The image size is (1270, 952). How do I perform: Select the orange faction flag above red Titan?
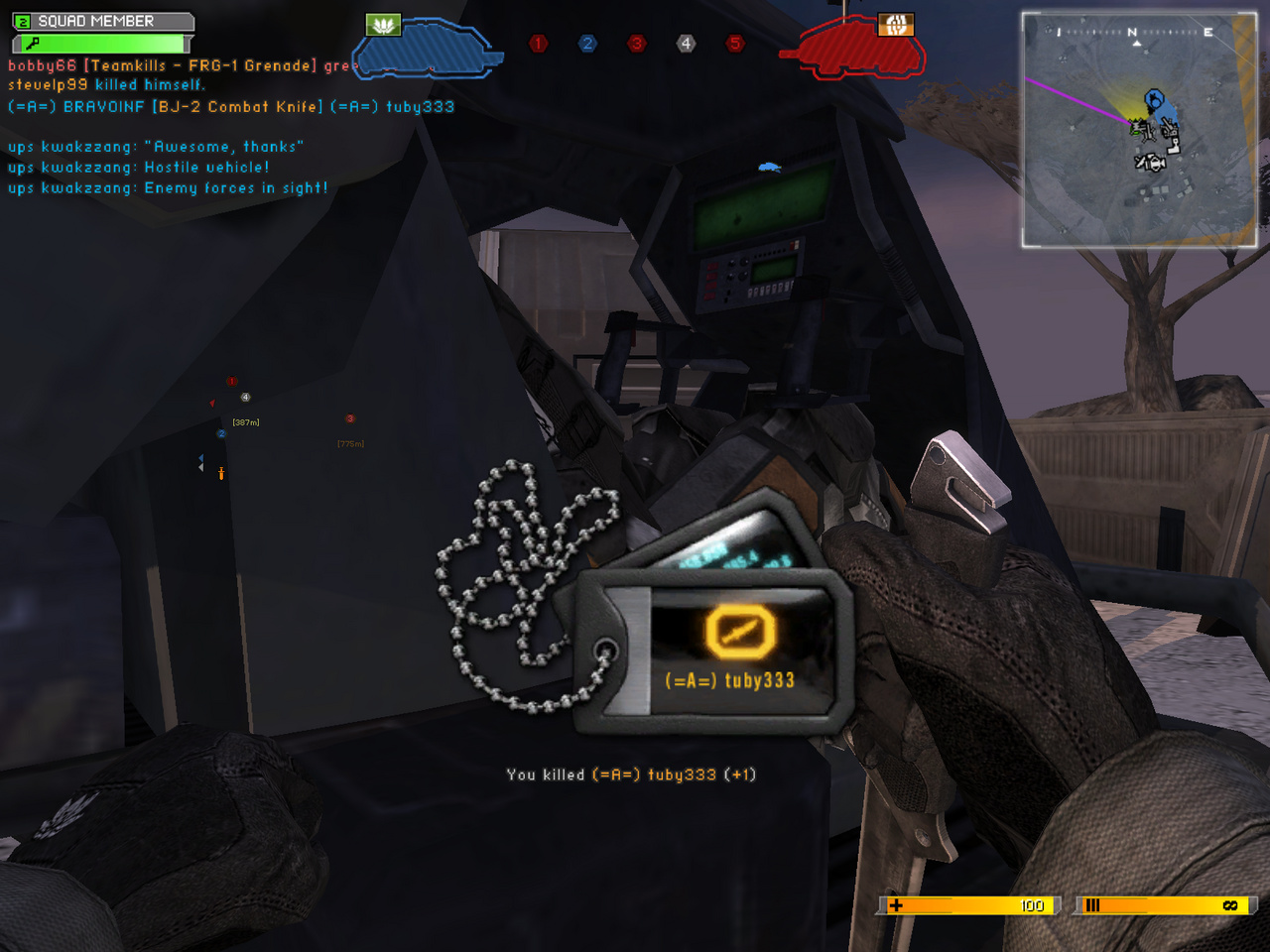(895, 25)
